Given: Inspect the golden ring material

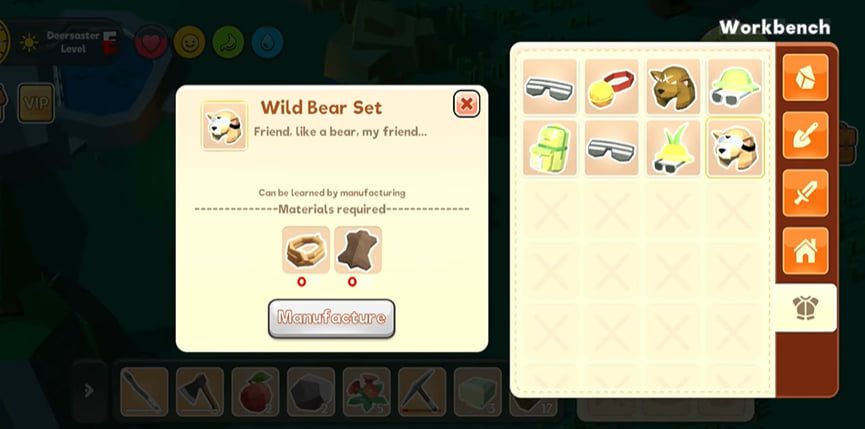Looking at the screenshot, I should [305, 250].
